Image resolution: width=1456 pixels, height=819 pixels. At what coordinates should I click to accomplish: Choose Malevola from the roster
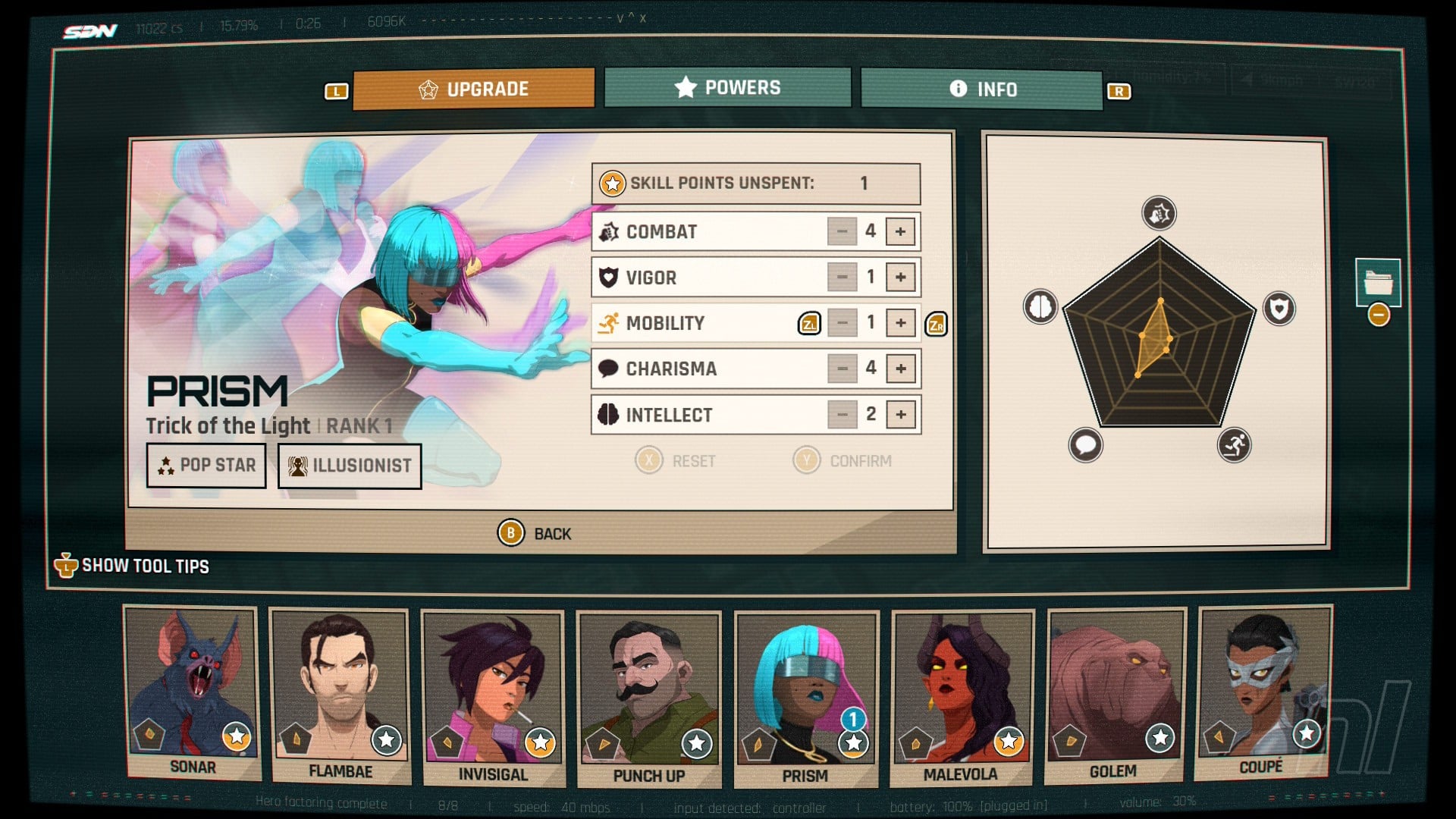pos(961,698)
